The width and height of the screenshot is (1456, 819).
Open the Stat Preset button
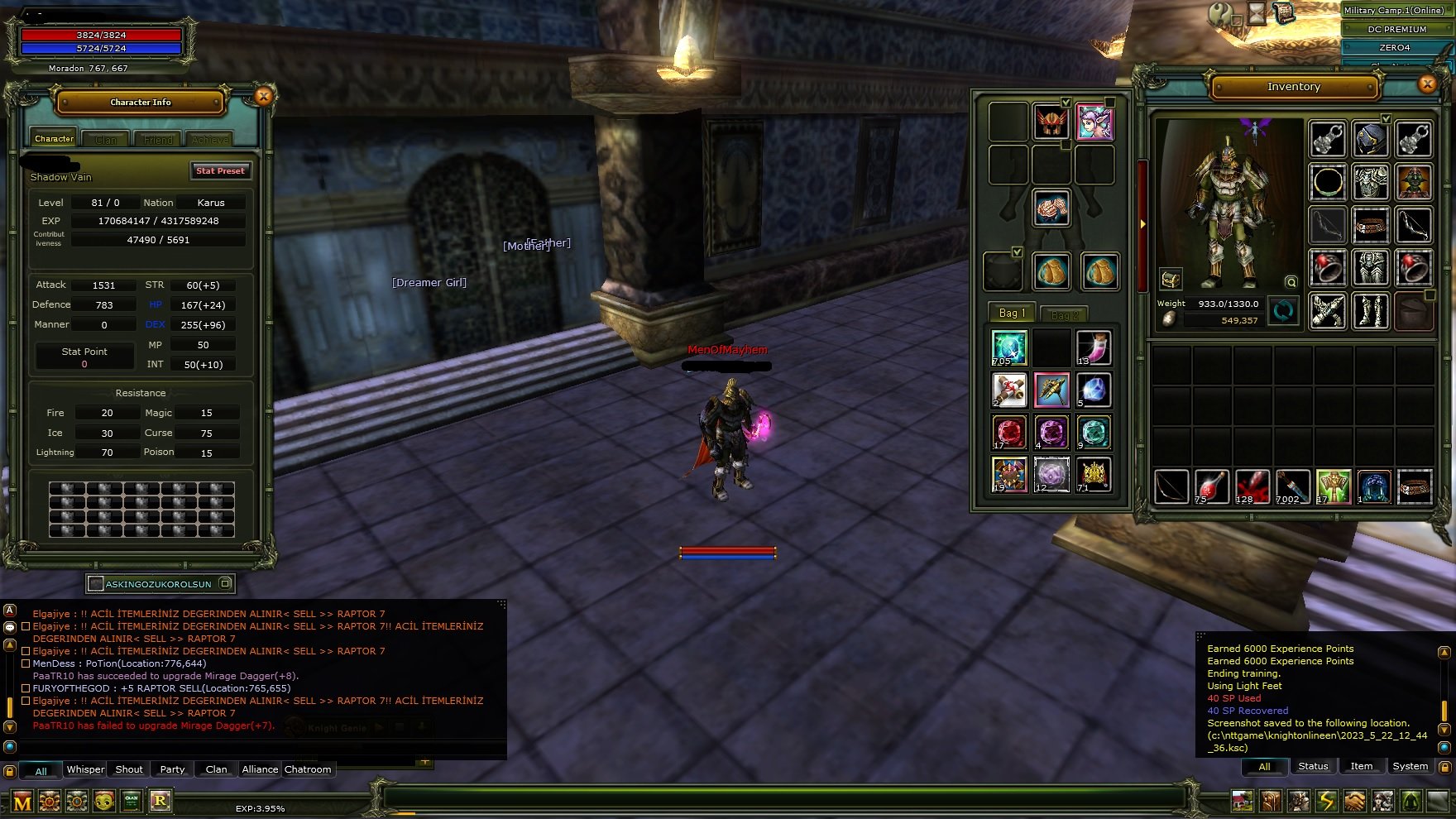[220, 170]
